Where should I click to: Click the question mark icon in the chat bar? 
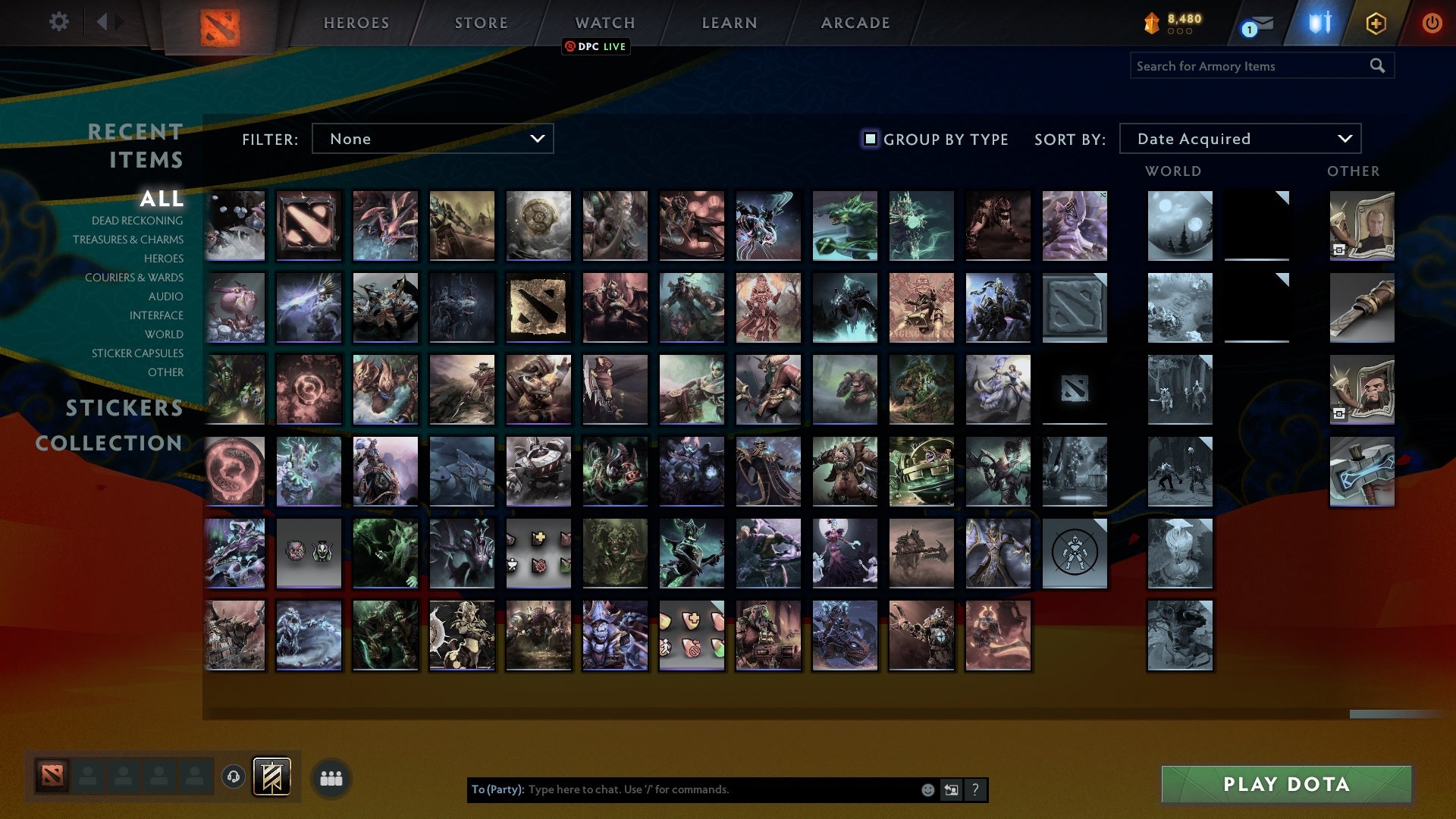[x=975, y=789]
